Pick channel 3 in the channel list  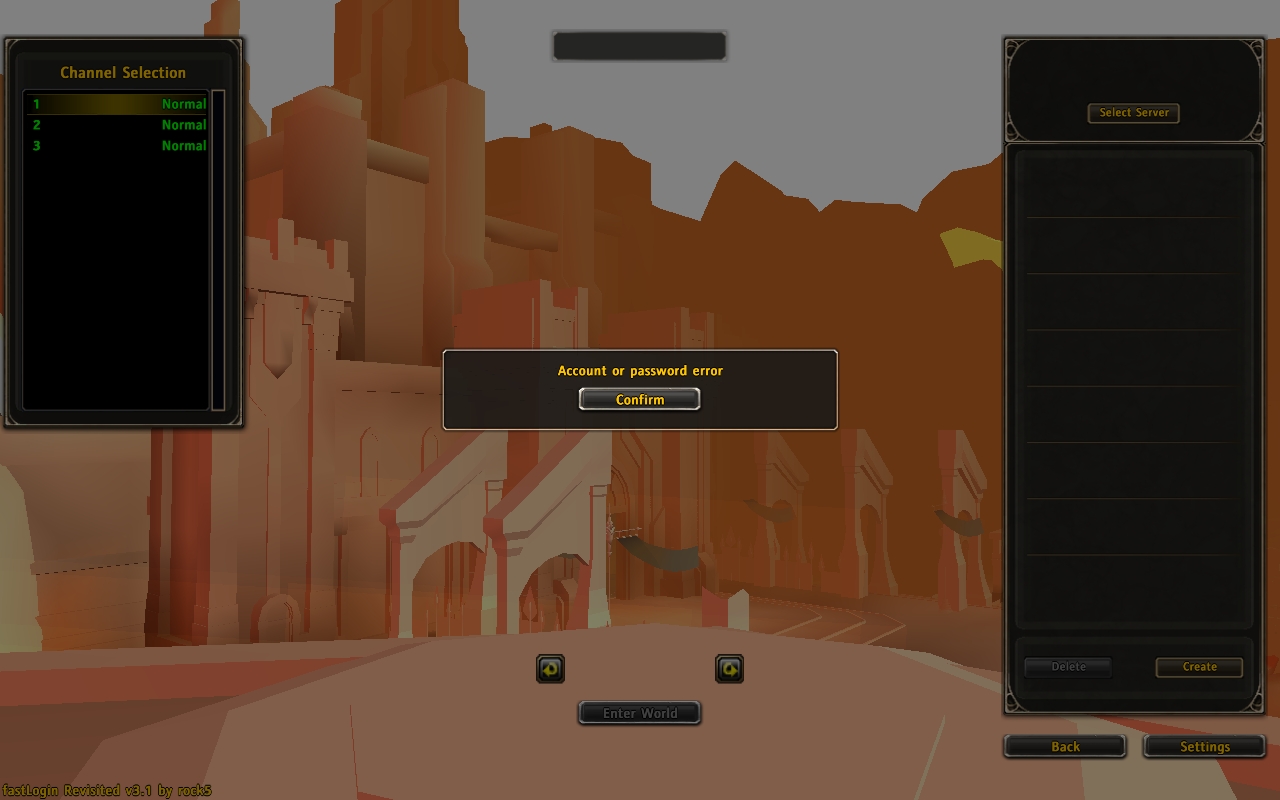(x=118, y=146)
